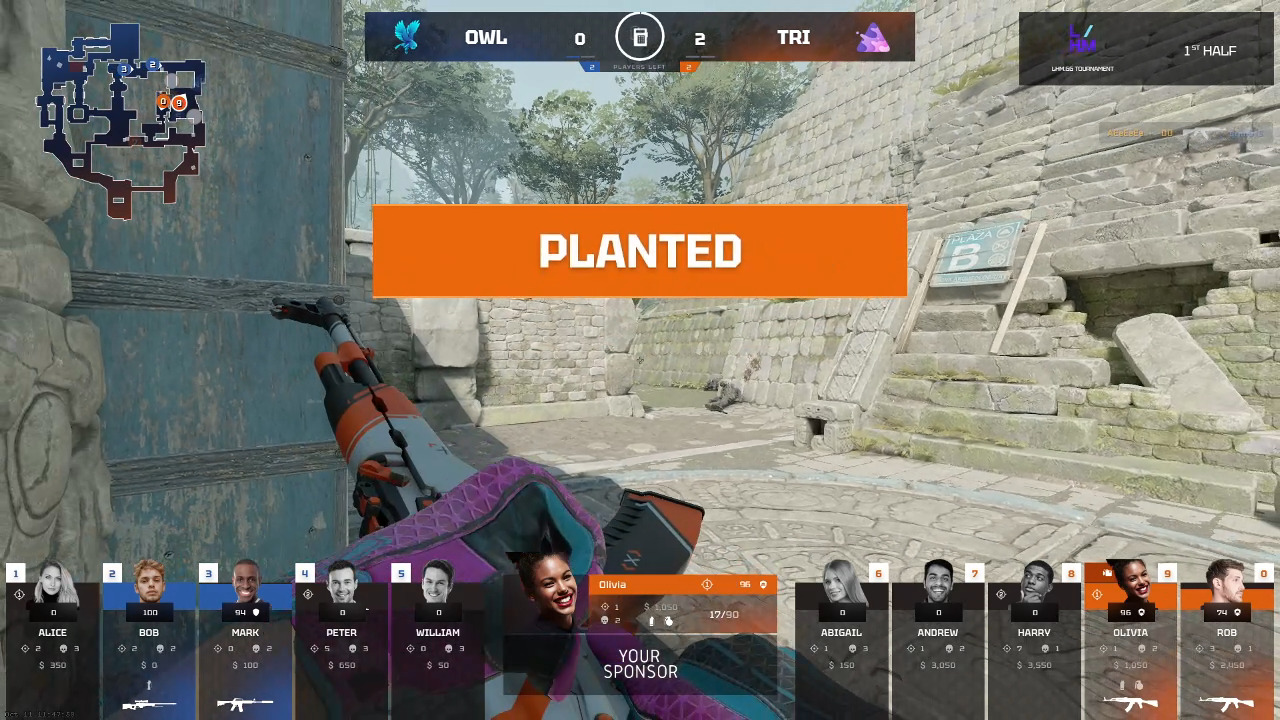Click the TRI team triangle logo
This screenshot has width=1280, height=720.
tap(873, 37)
